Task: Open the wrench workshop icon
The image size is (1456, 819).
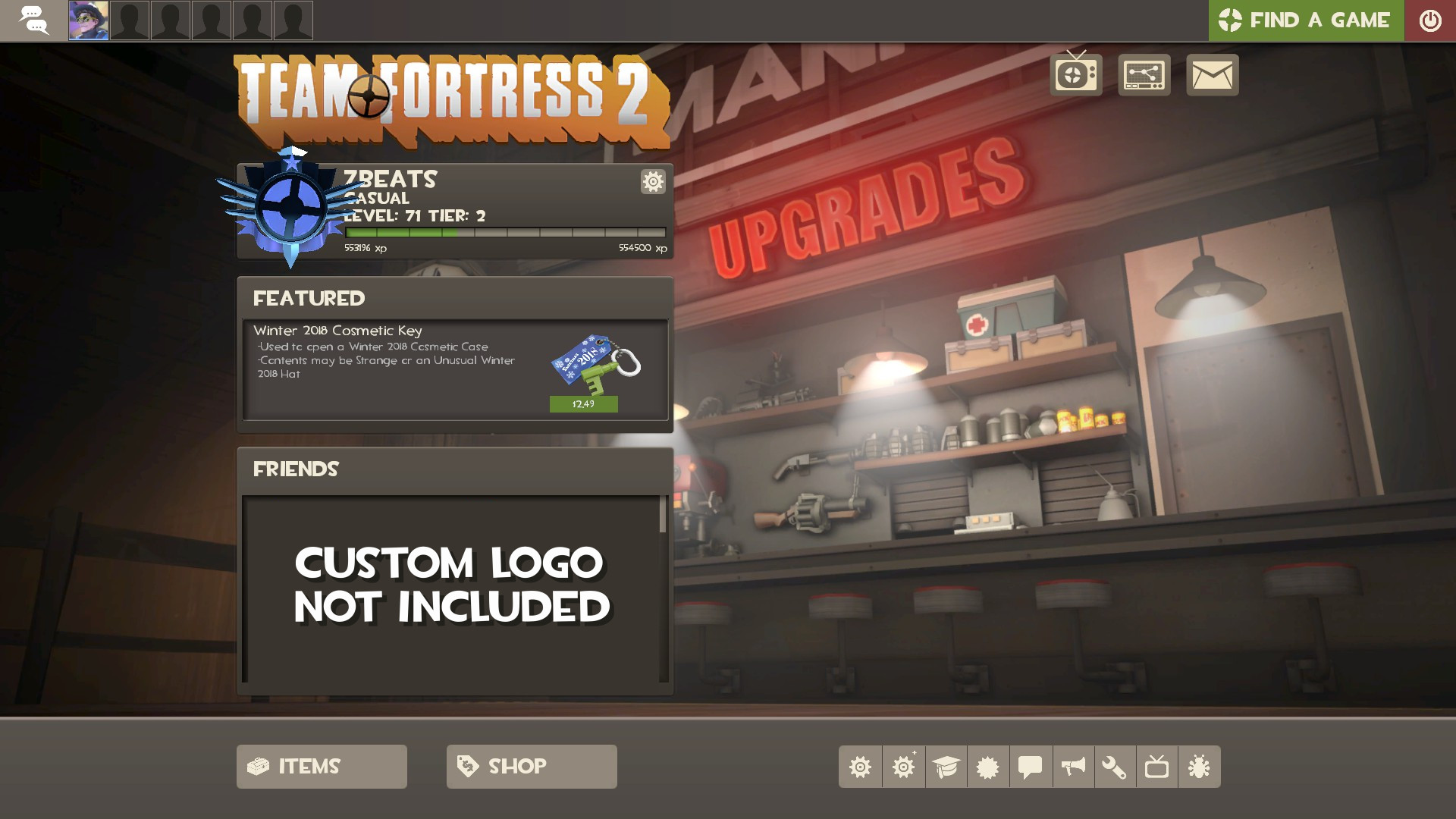Action: click(x=1116, y=767)
